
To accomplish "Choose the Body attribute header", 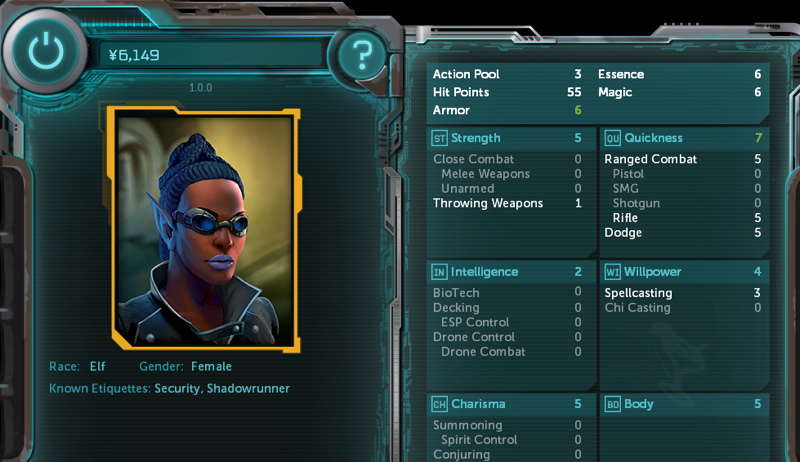I will [682, 404].
